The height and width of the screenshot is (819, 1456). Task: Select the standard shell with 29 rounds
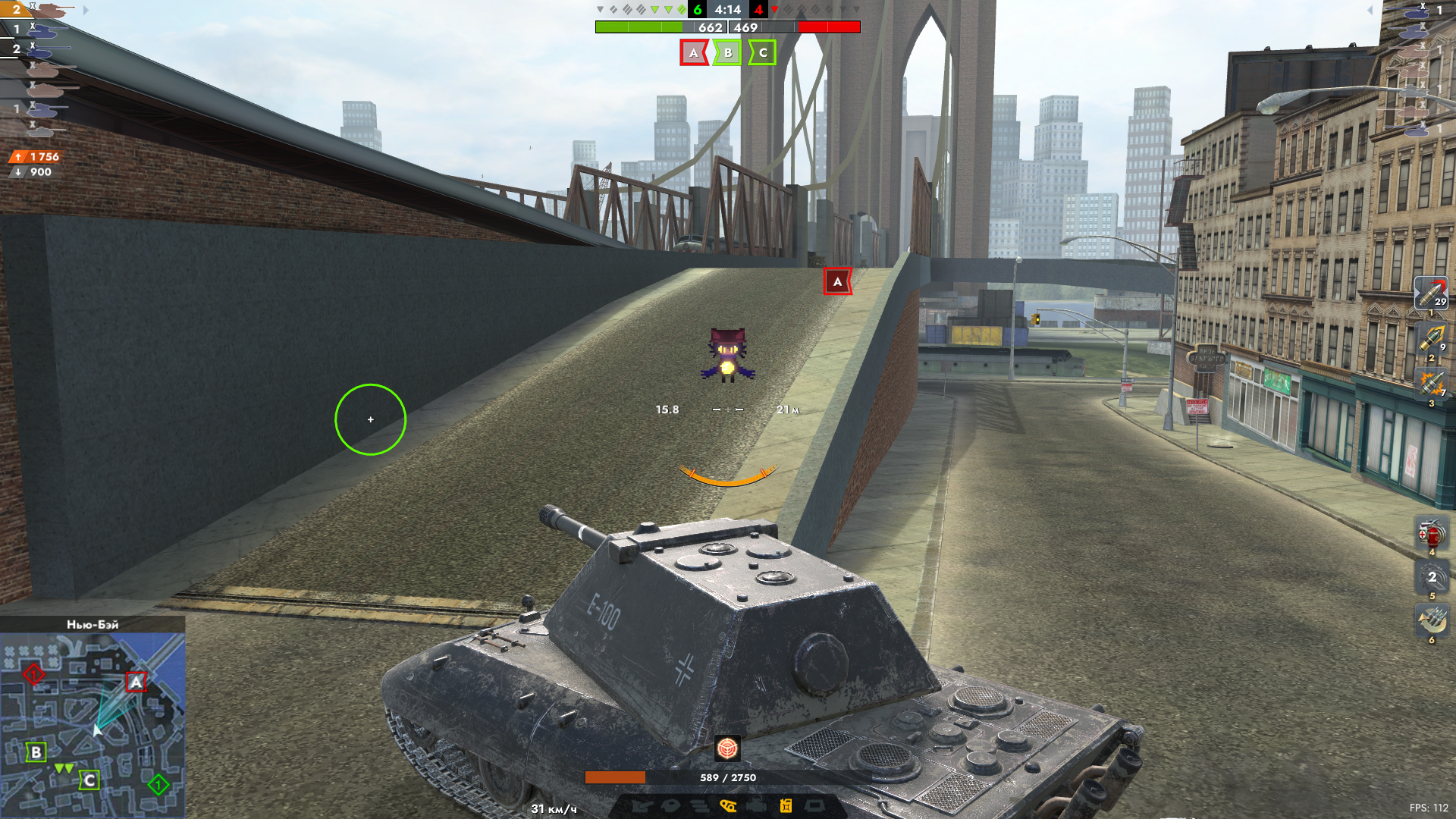pyautogui.click(x=1431, y=293)
